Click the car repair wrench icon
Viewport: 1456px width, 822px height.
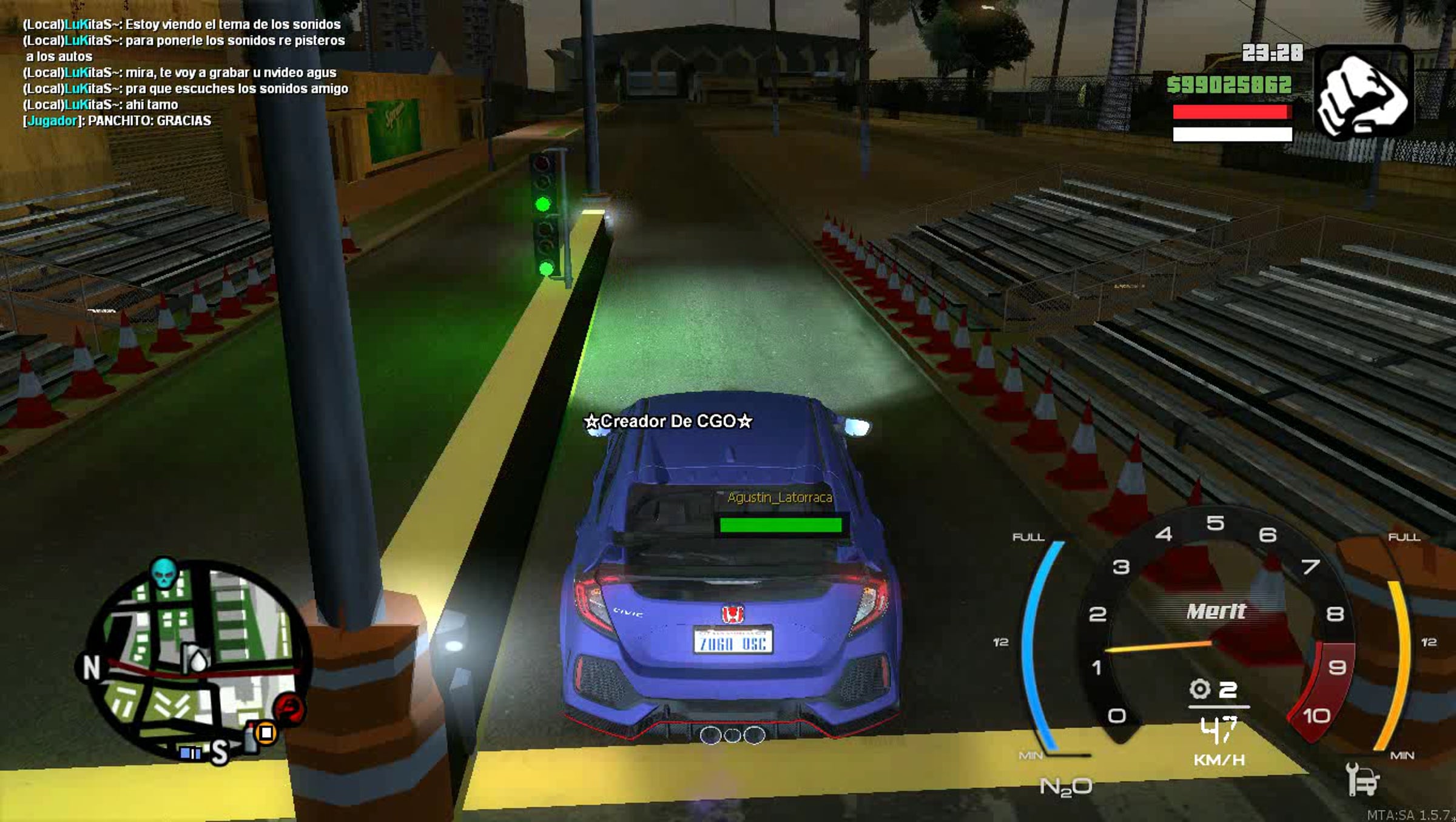click(1361, 778)
